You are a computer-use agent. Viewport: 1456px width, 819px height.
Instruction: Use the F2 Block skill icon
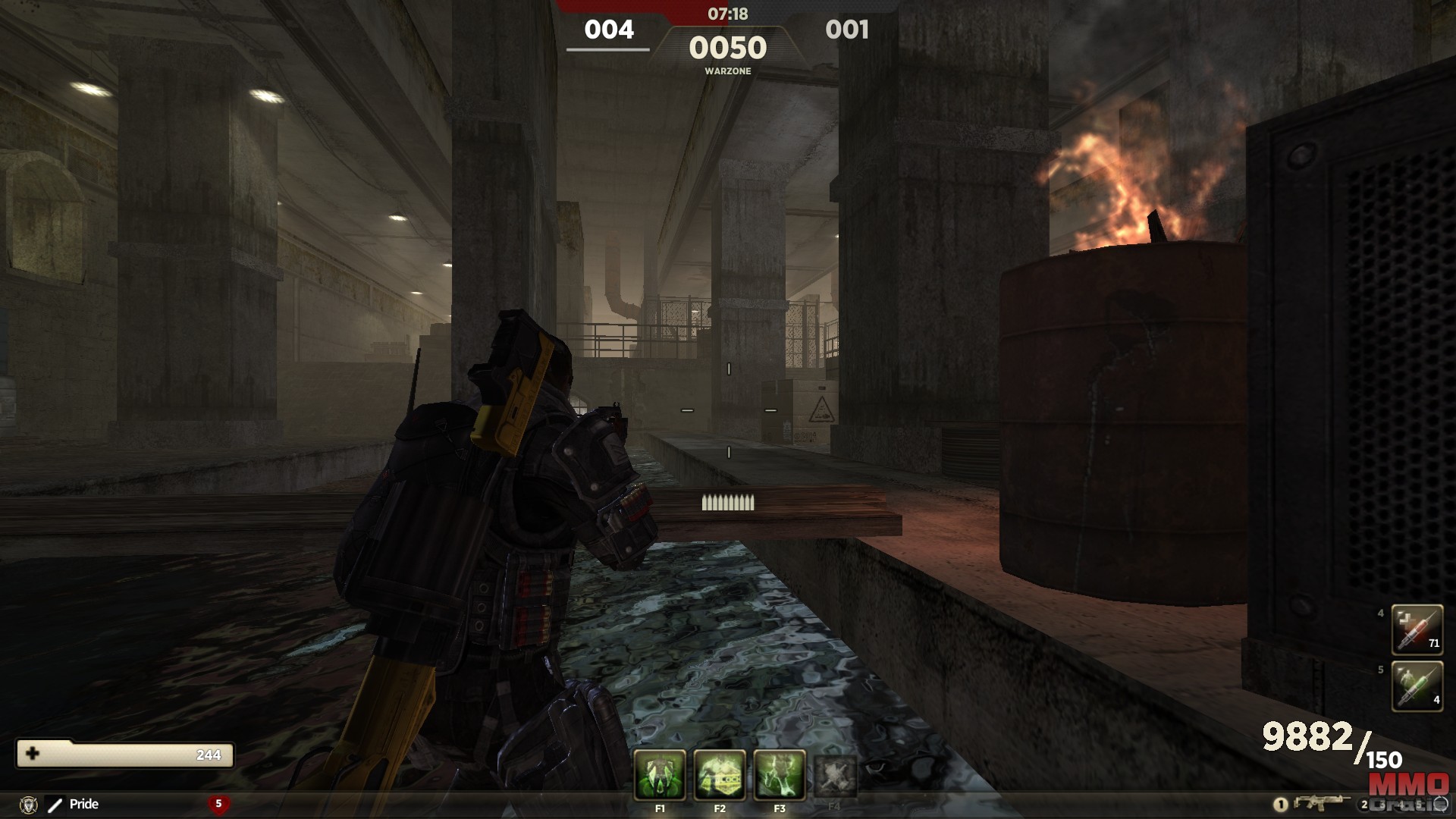[x=720, y=775]
